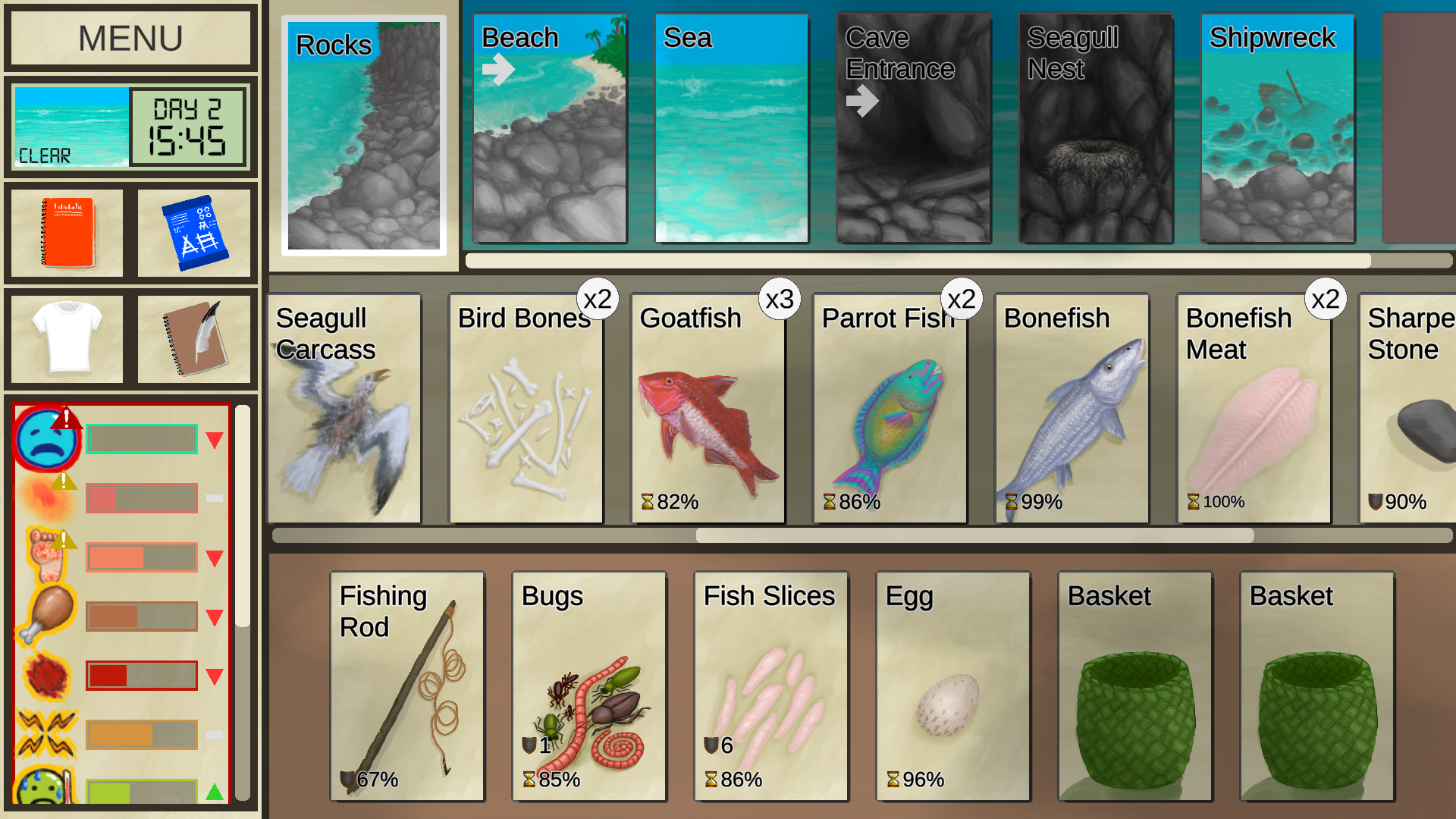Pick up the Fishing Rod card
This screenshot has width=1456, height=819.
pos(406,682)
